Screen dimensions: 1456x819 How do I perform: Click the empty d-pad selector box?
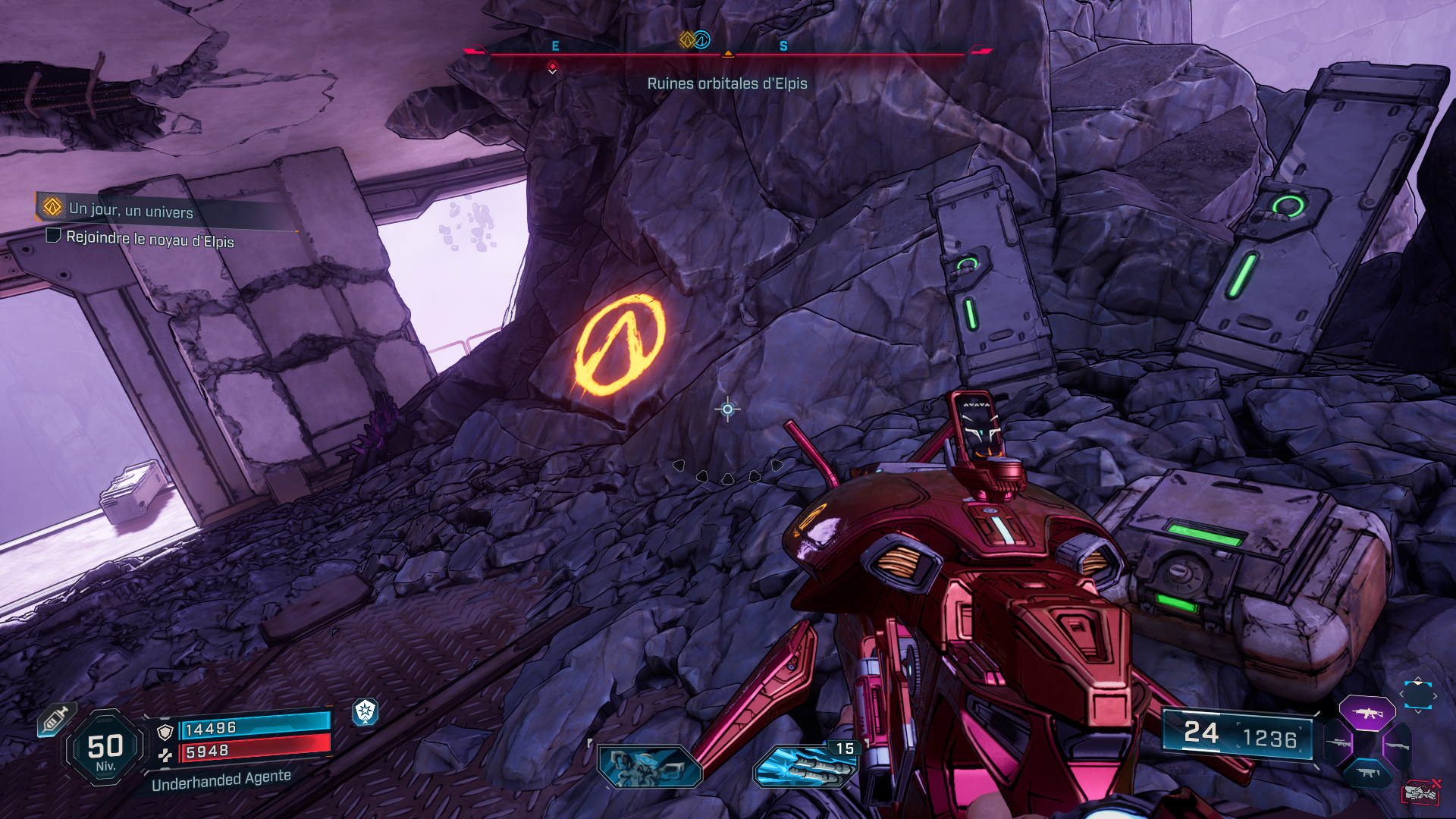[1417, 695]
